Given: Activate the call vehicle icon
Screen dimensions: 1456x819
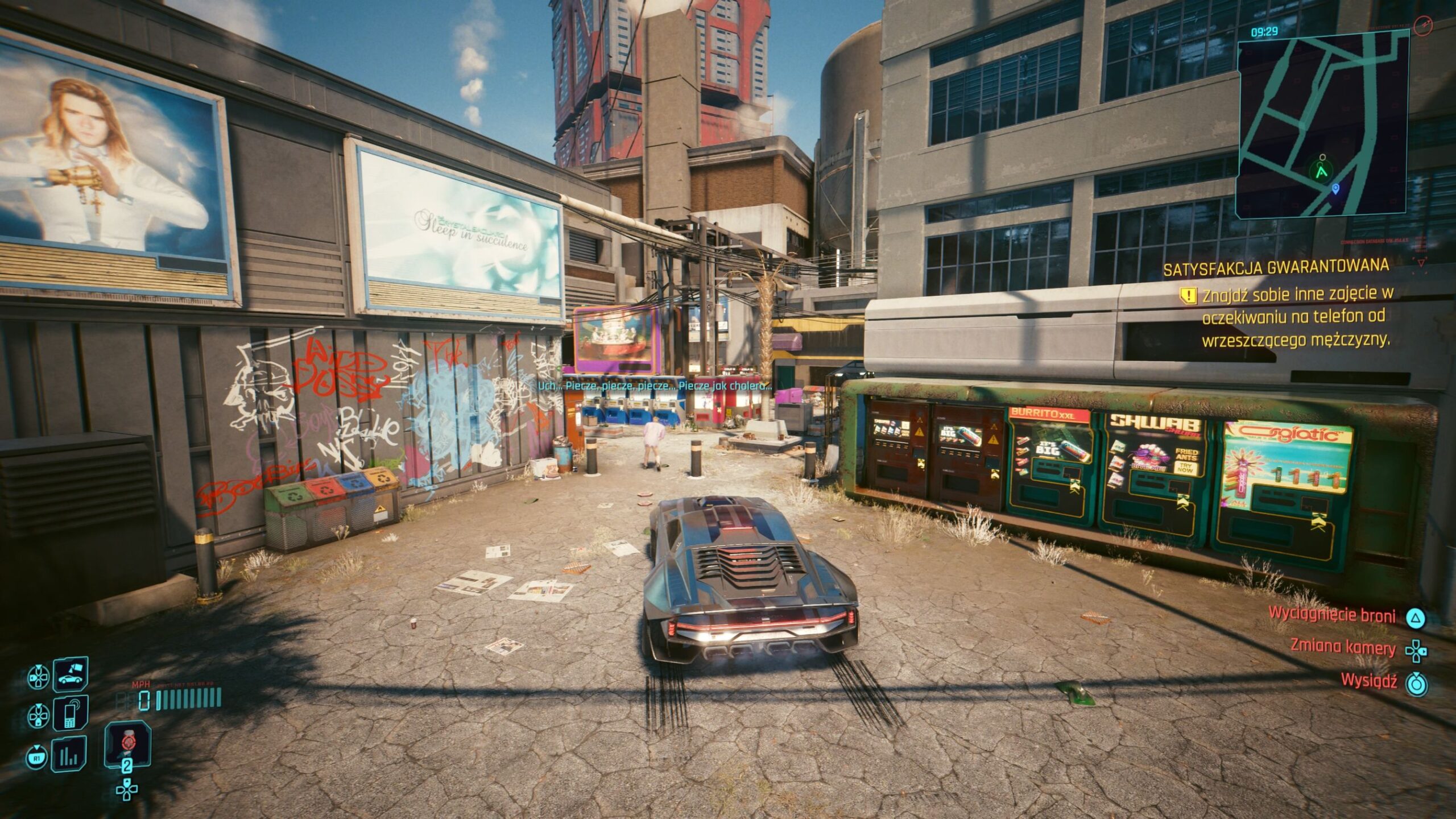Looking at the screenshot, I should click(71, 675).
